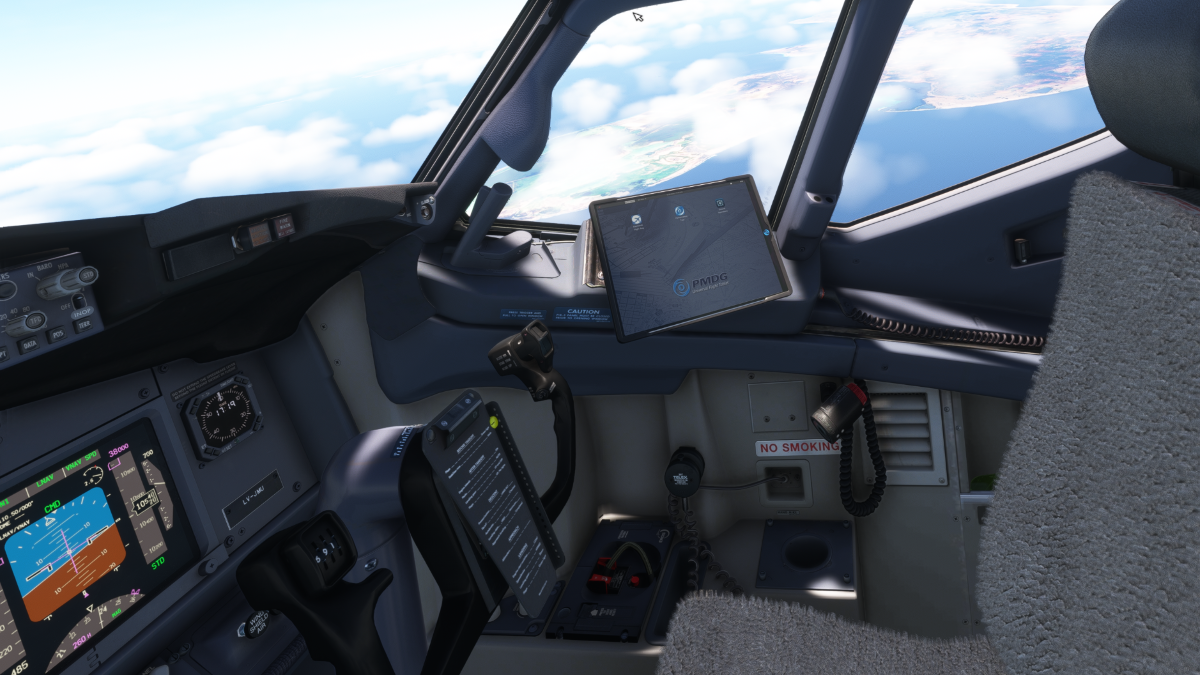Toggle the DATA button on the EFIS panel

point(29,343)
